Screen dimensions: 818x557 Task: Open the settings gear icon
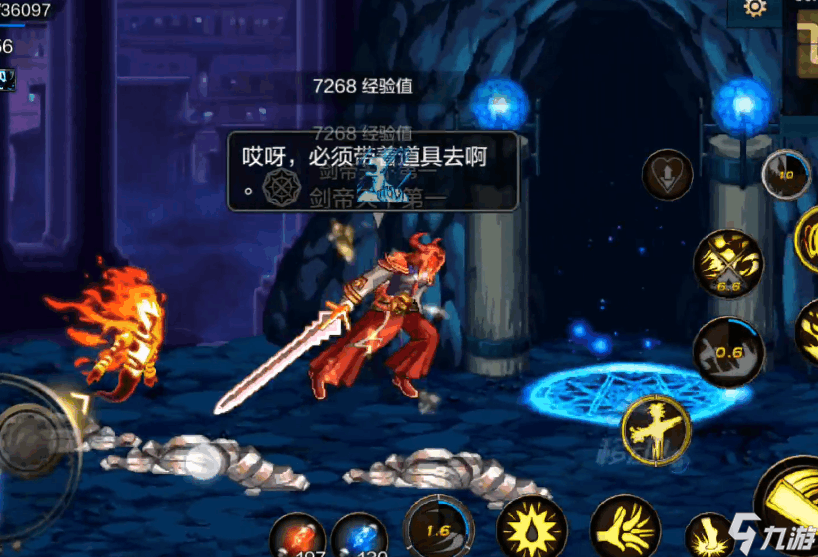click(x=754, y=8)
